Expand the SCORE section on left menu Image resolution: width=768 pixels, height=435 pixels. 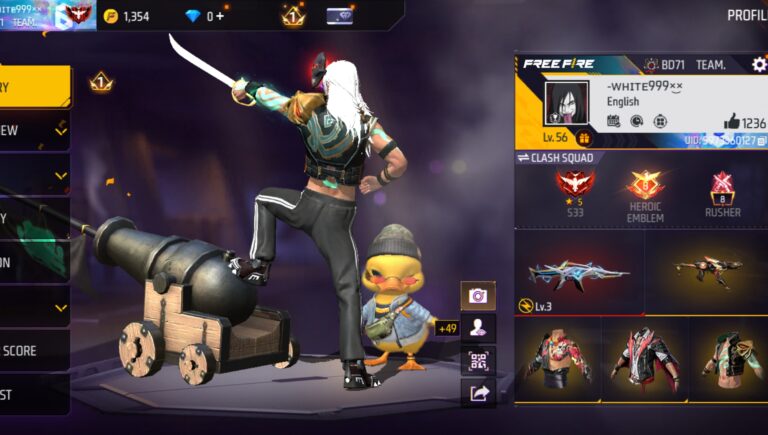(34, 351)
